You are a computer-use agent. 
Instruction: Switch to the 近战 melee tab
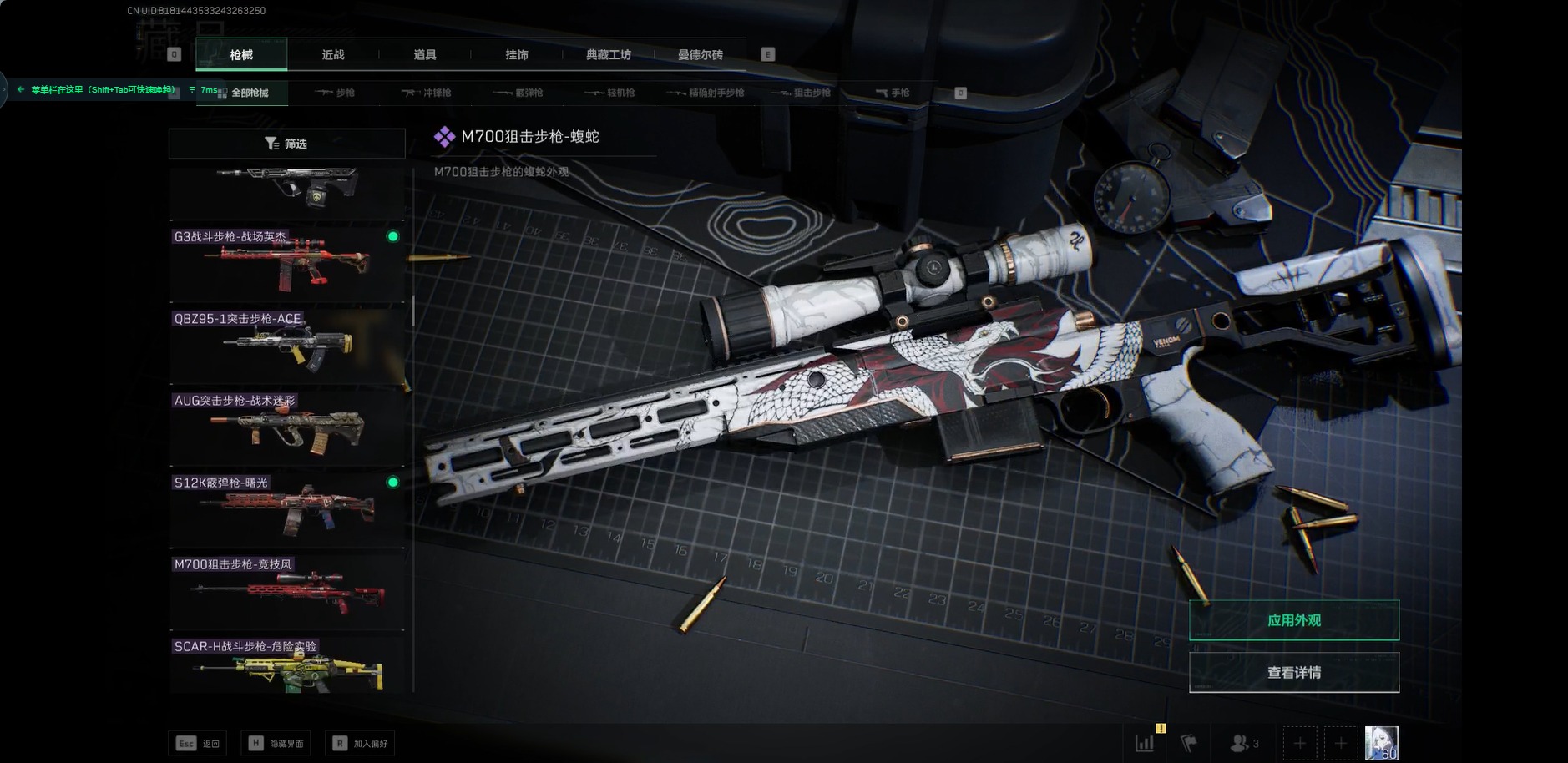[x=333, y=55]
